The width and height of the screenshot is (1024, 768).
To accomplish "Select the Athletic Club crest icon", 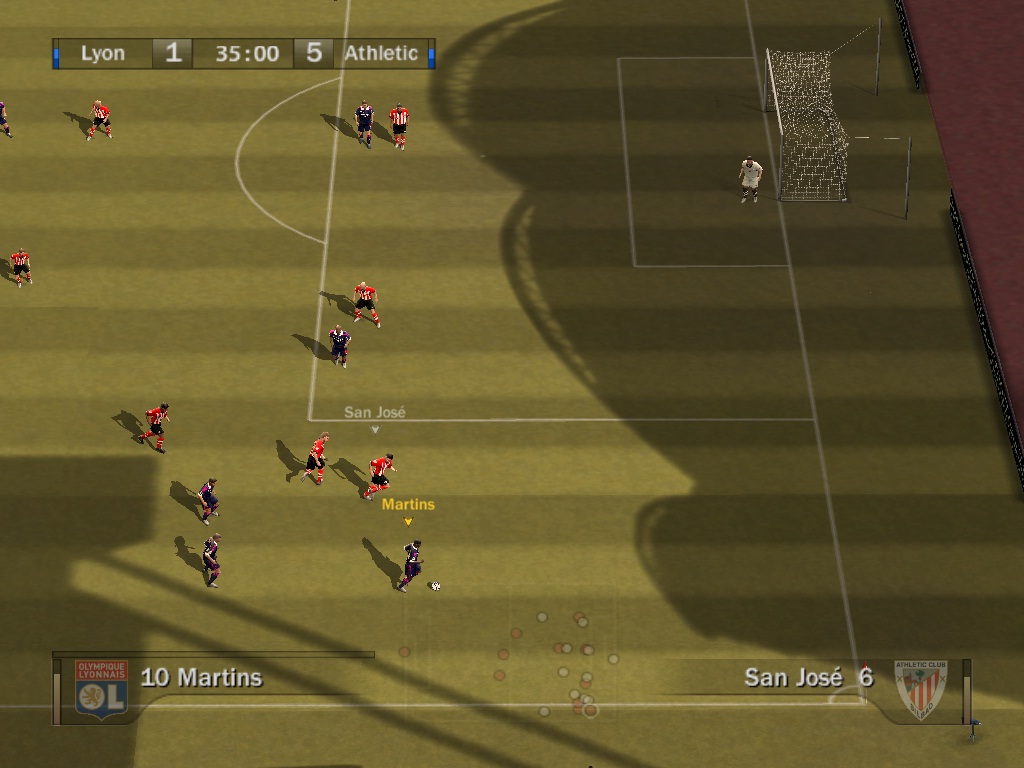I will (x=920, y=689).
